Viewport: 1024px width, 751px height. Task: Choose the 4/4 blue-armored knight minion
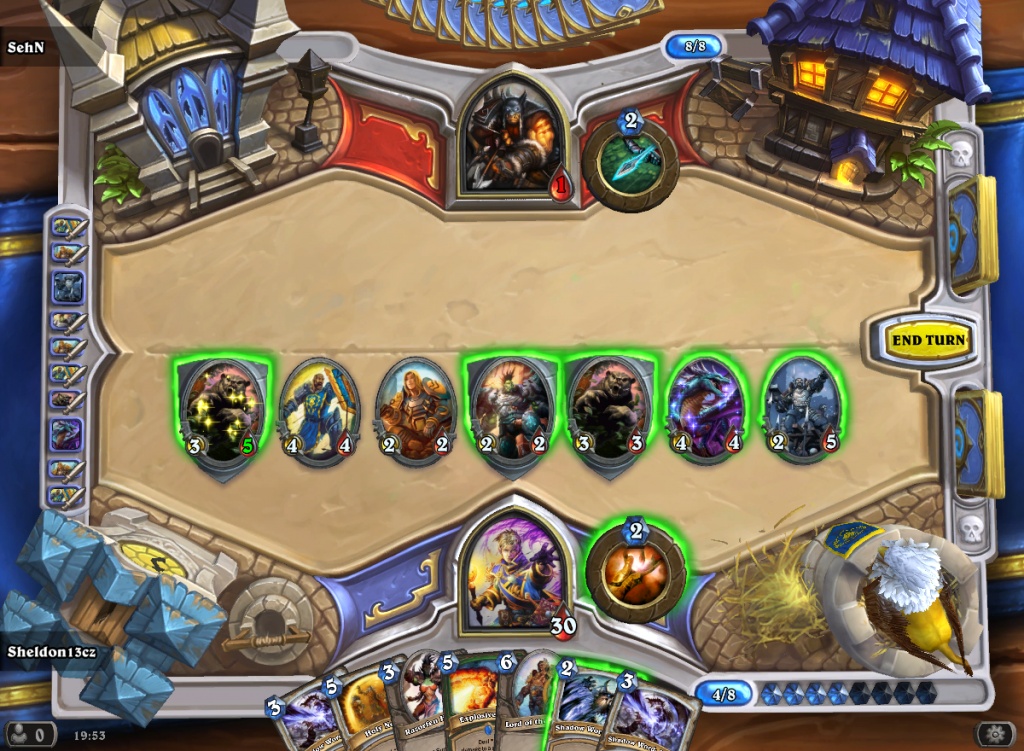[318, 411]
